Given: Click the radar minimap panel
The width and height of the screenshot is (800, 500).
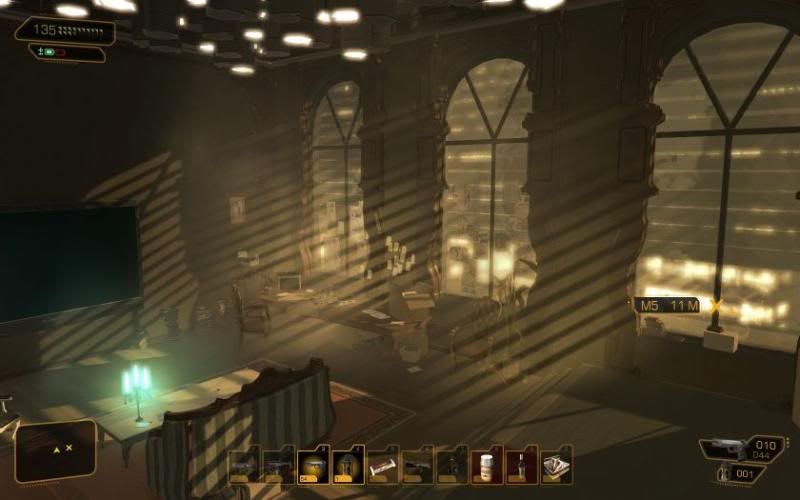Looking at the screenshot, I should pos(56,450).
